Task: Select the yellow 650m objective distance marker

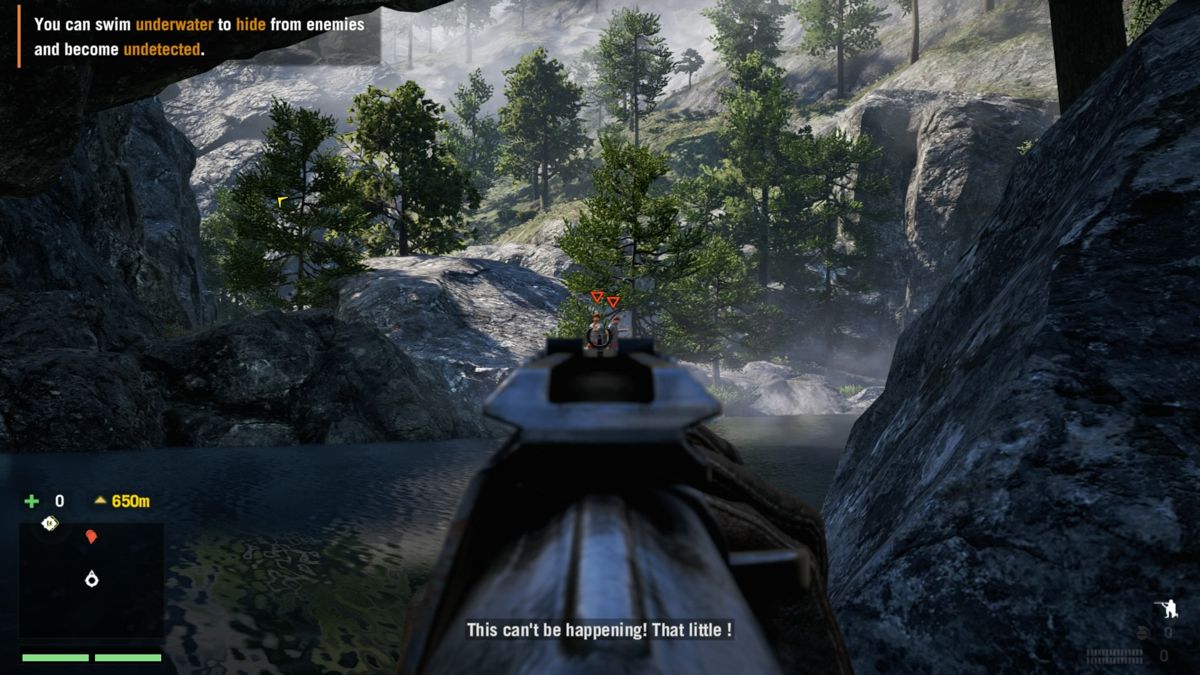Action: click(x=122, y=501)
